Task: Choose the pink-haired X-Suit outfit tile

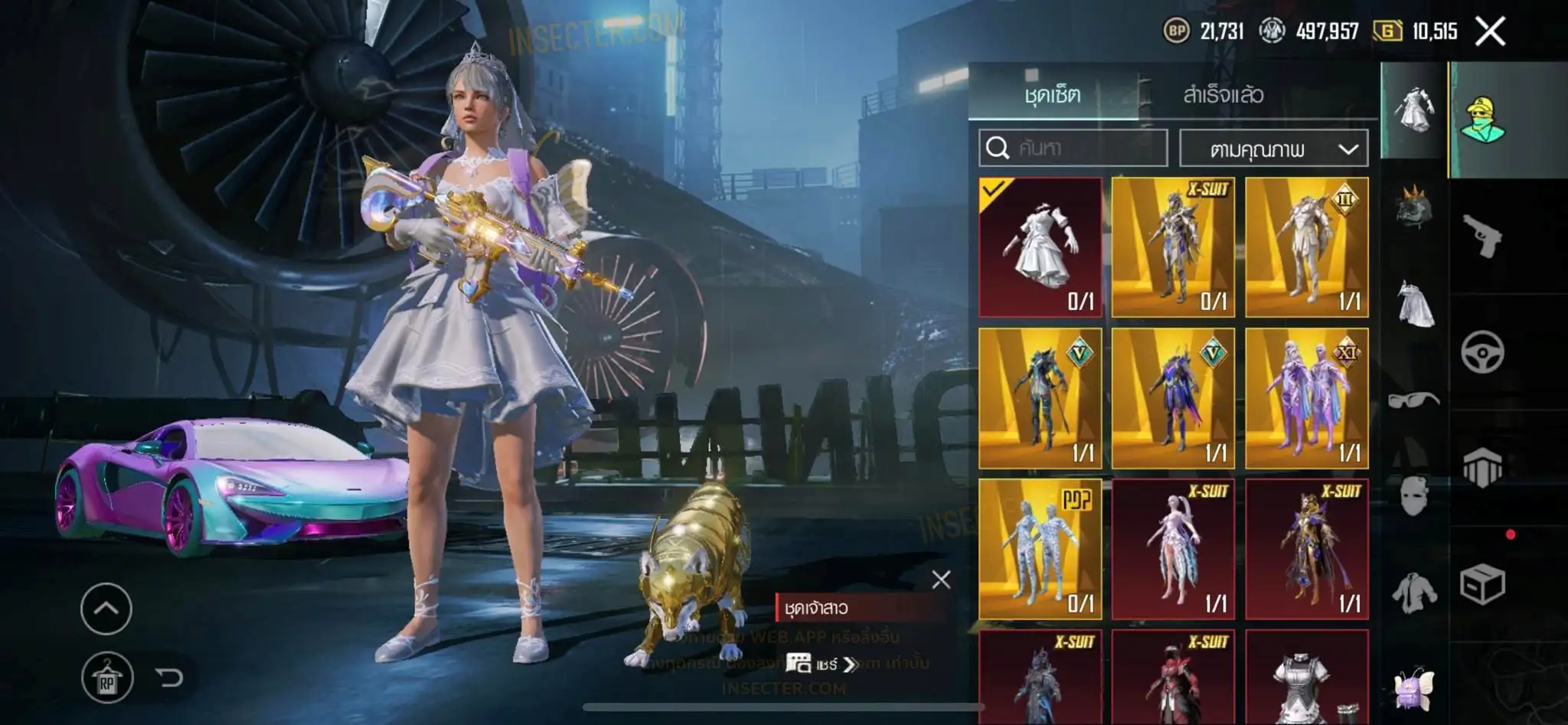Action: [1173, 548]
